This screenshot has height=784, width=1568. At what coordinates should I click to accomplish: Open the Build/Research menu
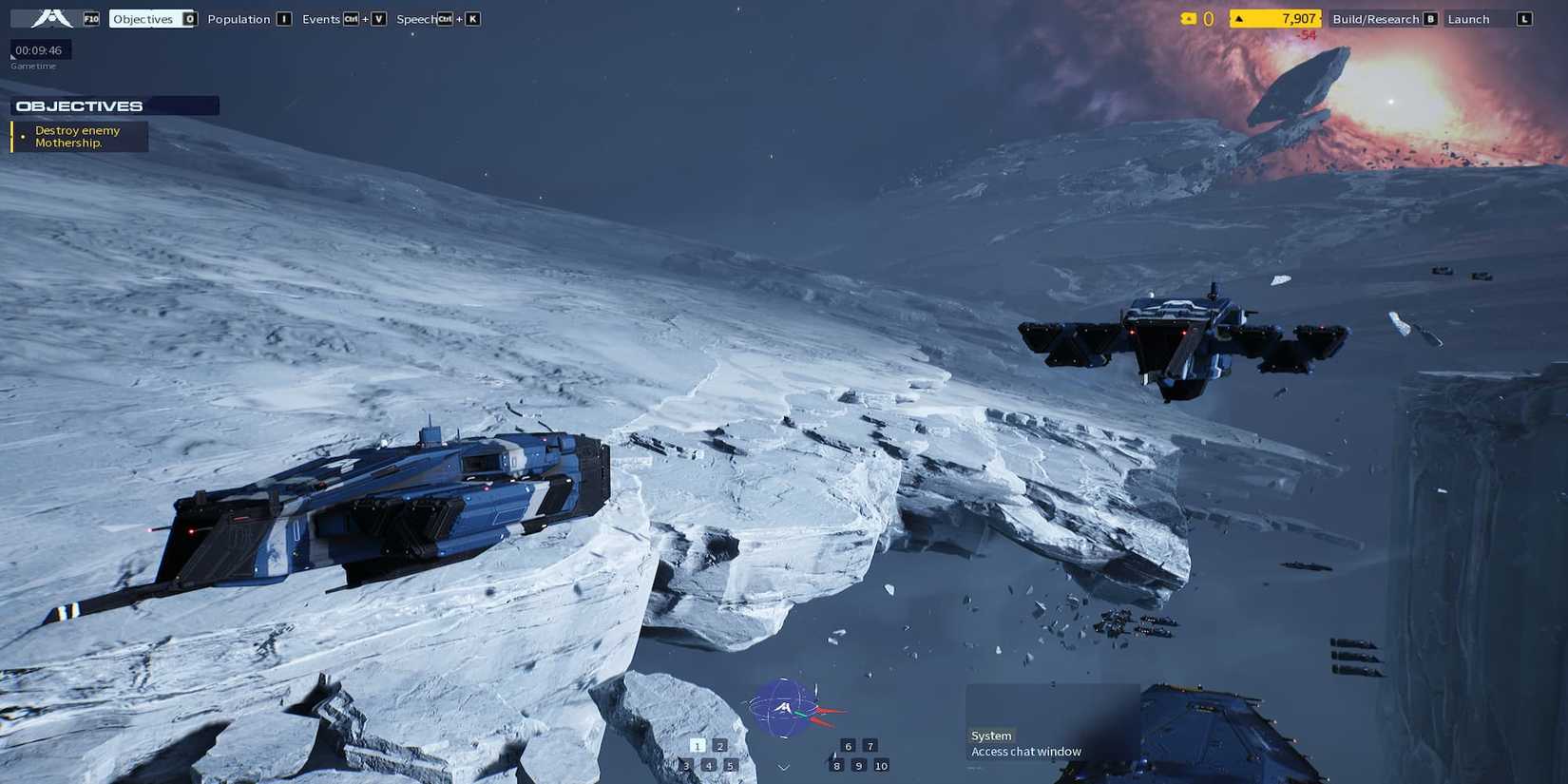(1376, 18)
